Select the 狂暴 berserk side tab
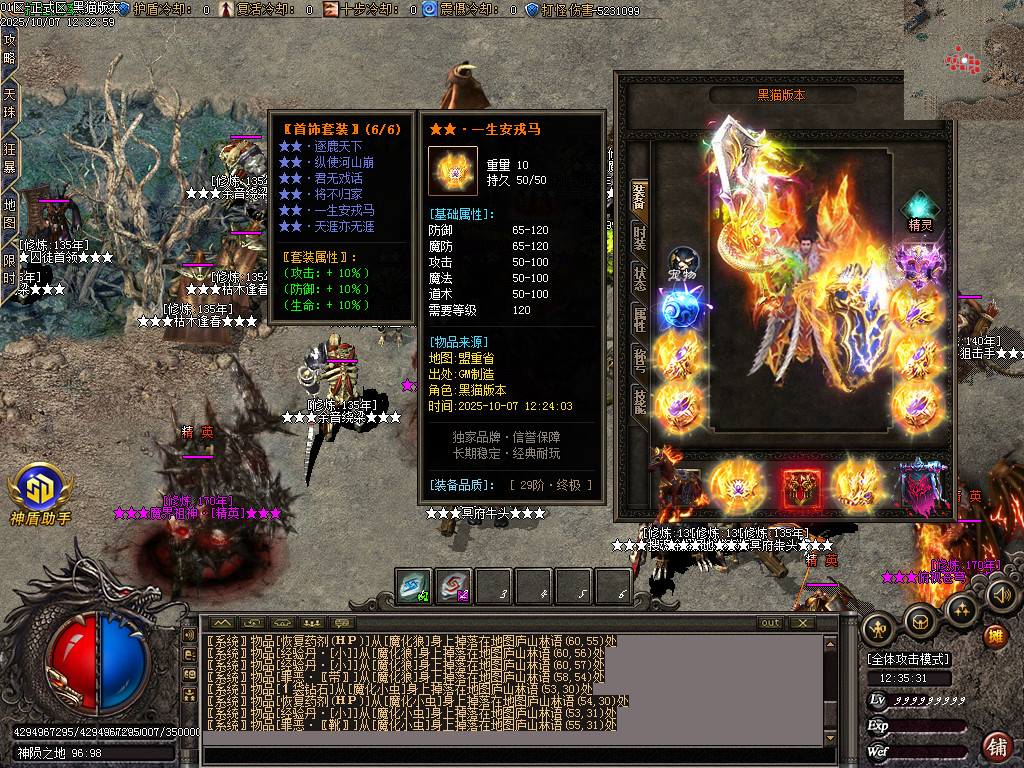This screenshot has height=768, width=1024. (10, 159)
